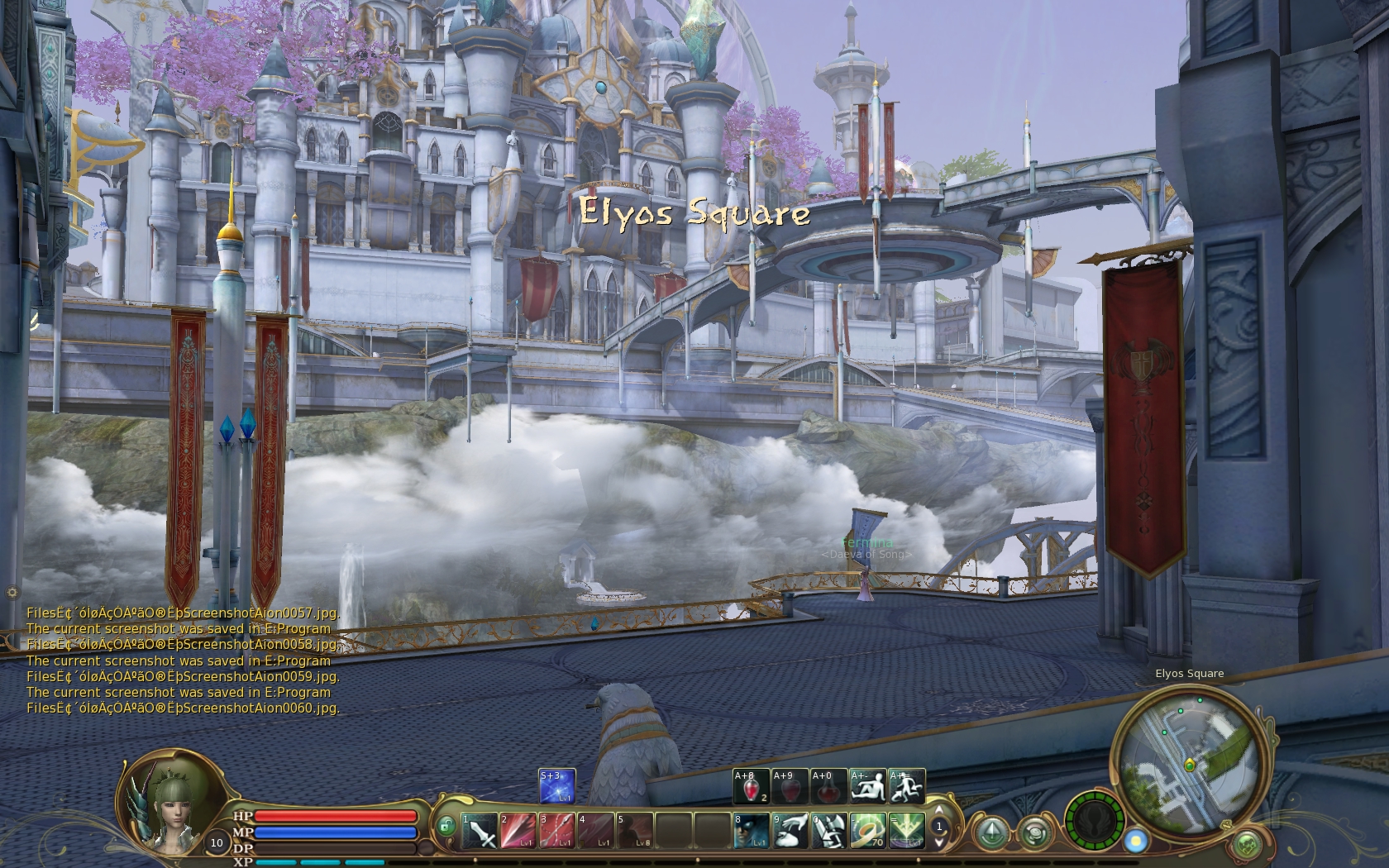The width and height of the screenshot is (1389, 868).
Task: Activate the axe icon in slot 0
Action: click(828, 830)
